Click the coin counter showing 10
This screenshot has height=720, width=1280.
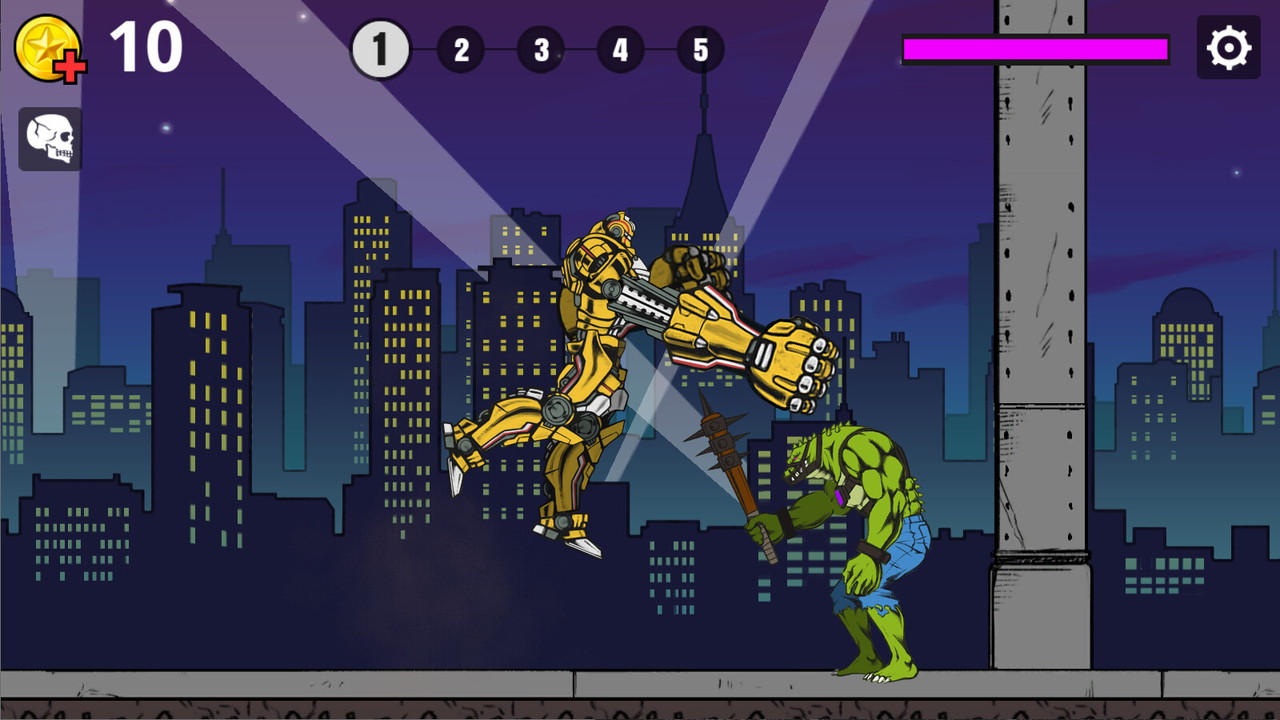pyautogui.click(x=146, y=45)
